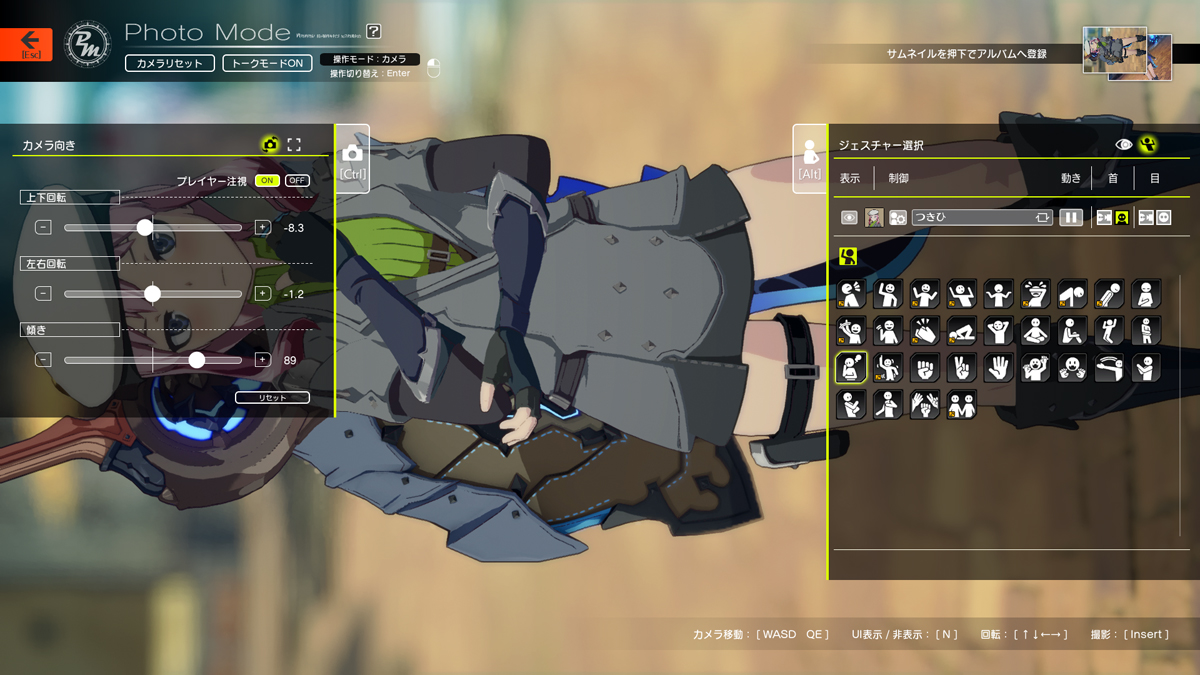
Task: Pick the cross-legged sitting gesture
Action: point(1035,331)
